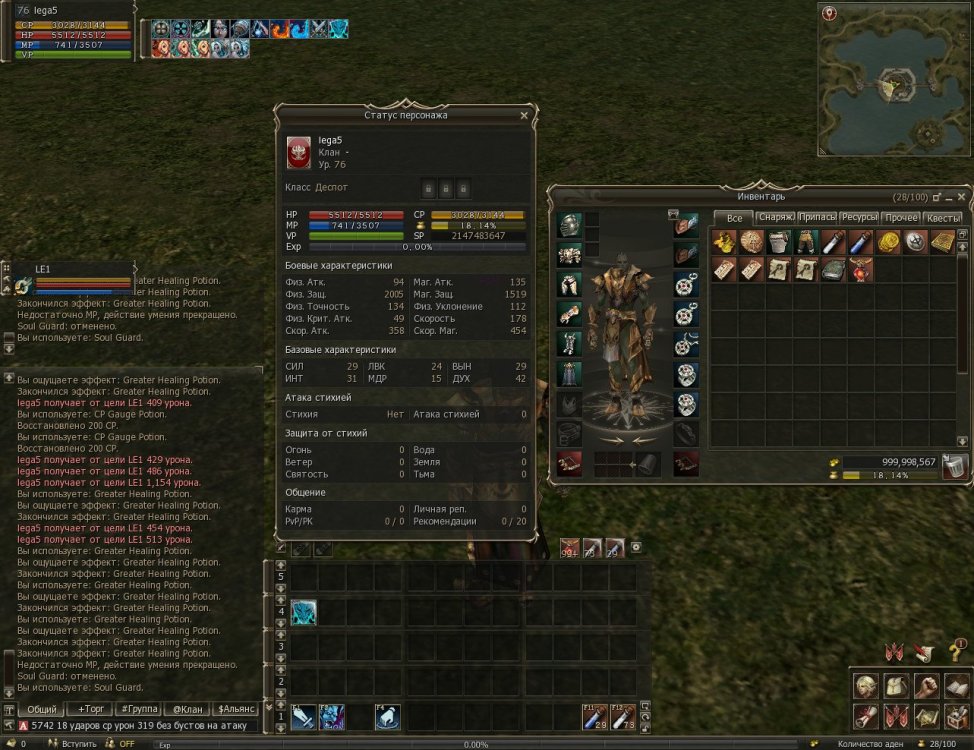Switch to the Снаряж inventory tab

click(775, 218)
